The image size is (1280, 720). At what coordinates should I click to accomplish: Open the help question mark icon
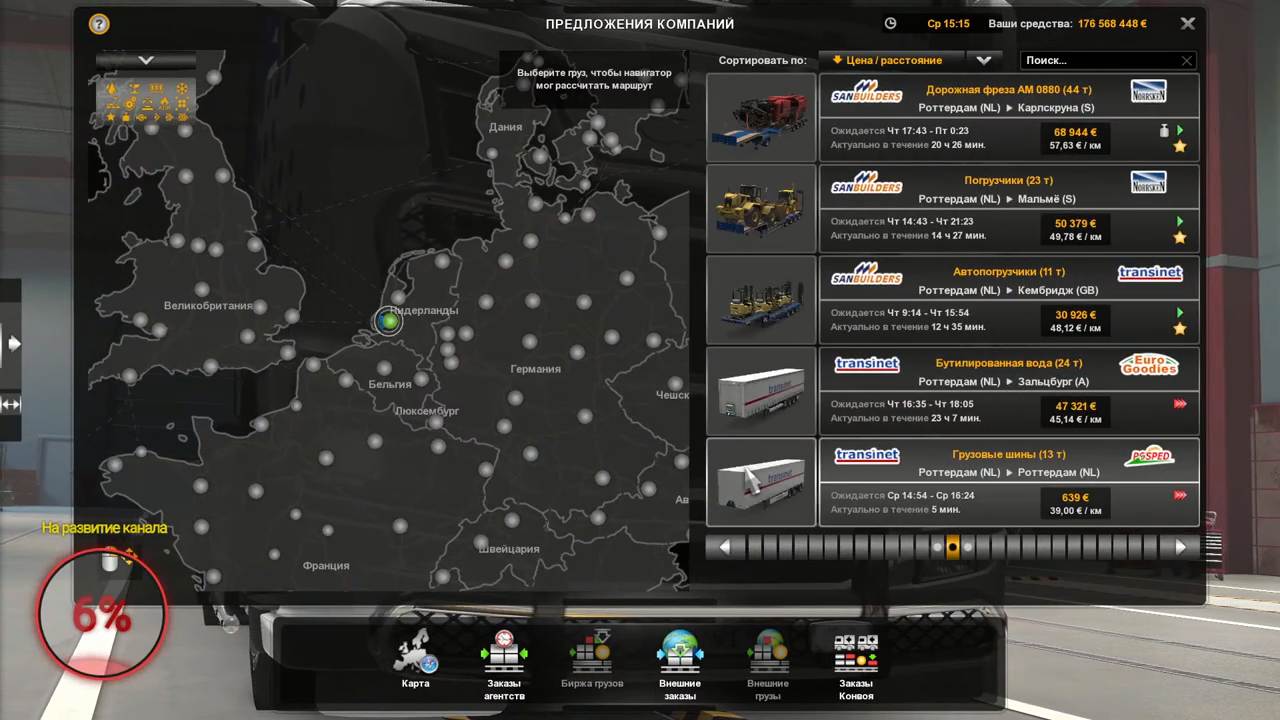pos(99,24)
